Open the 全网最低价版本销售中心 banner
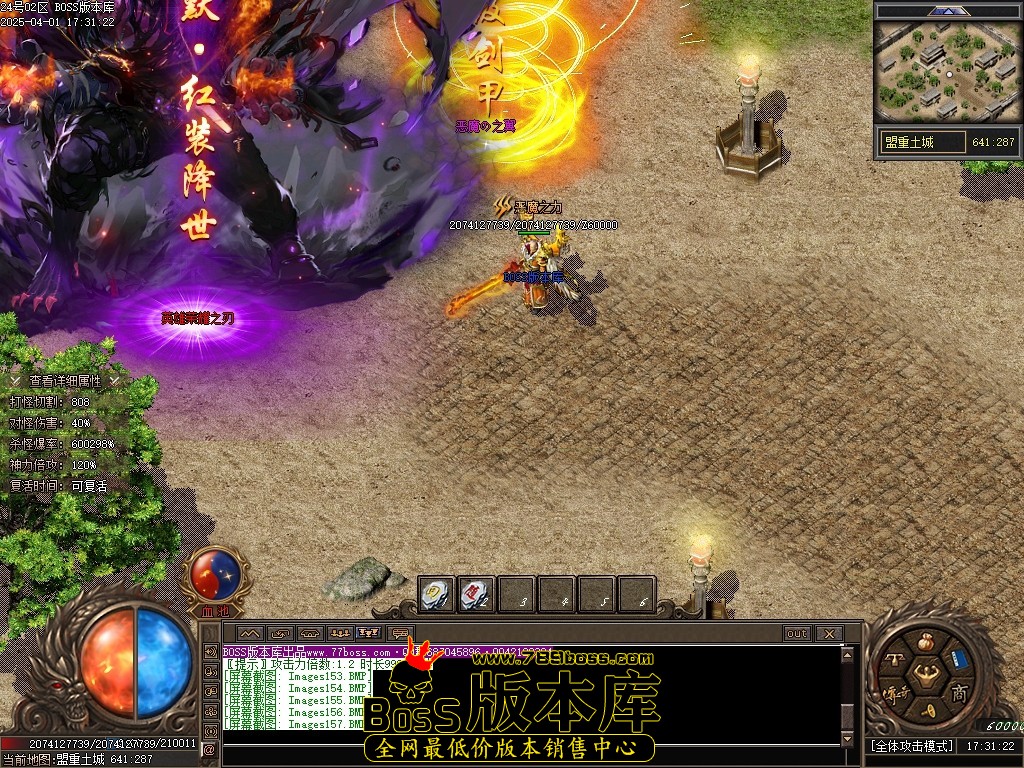This screenshot has width=1024, height=768. [510, 748]
